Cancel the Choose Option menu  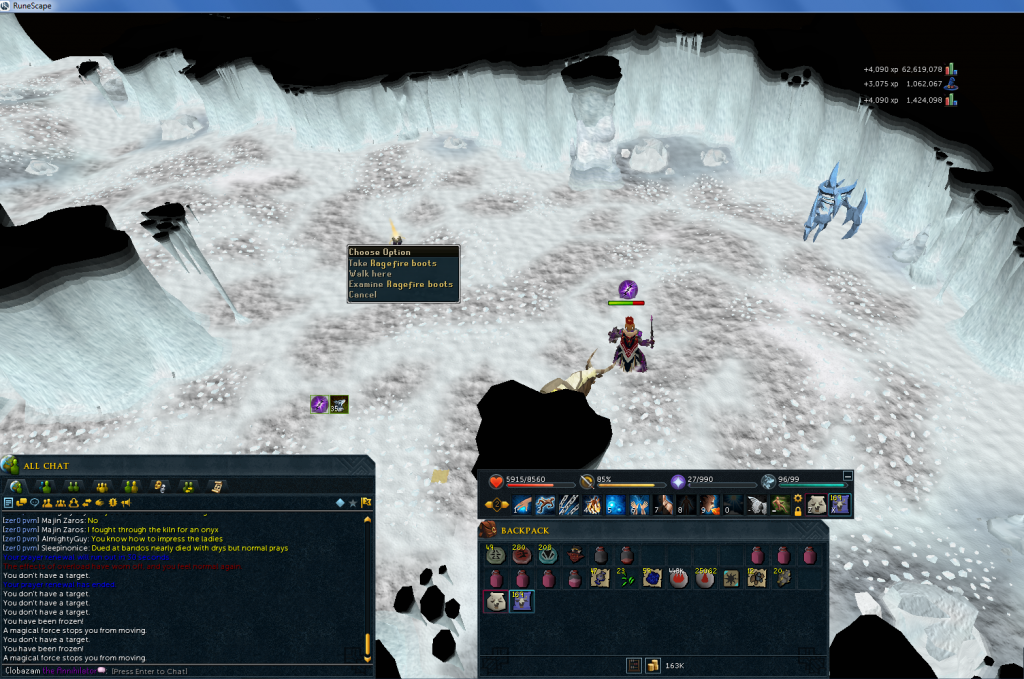point(363,295)
